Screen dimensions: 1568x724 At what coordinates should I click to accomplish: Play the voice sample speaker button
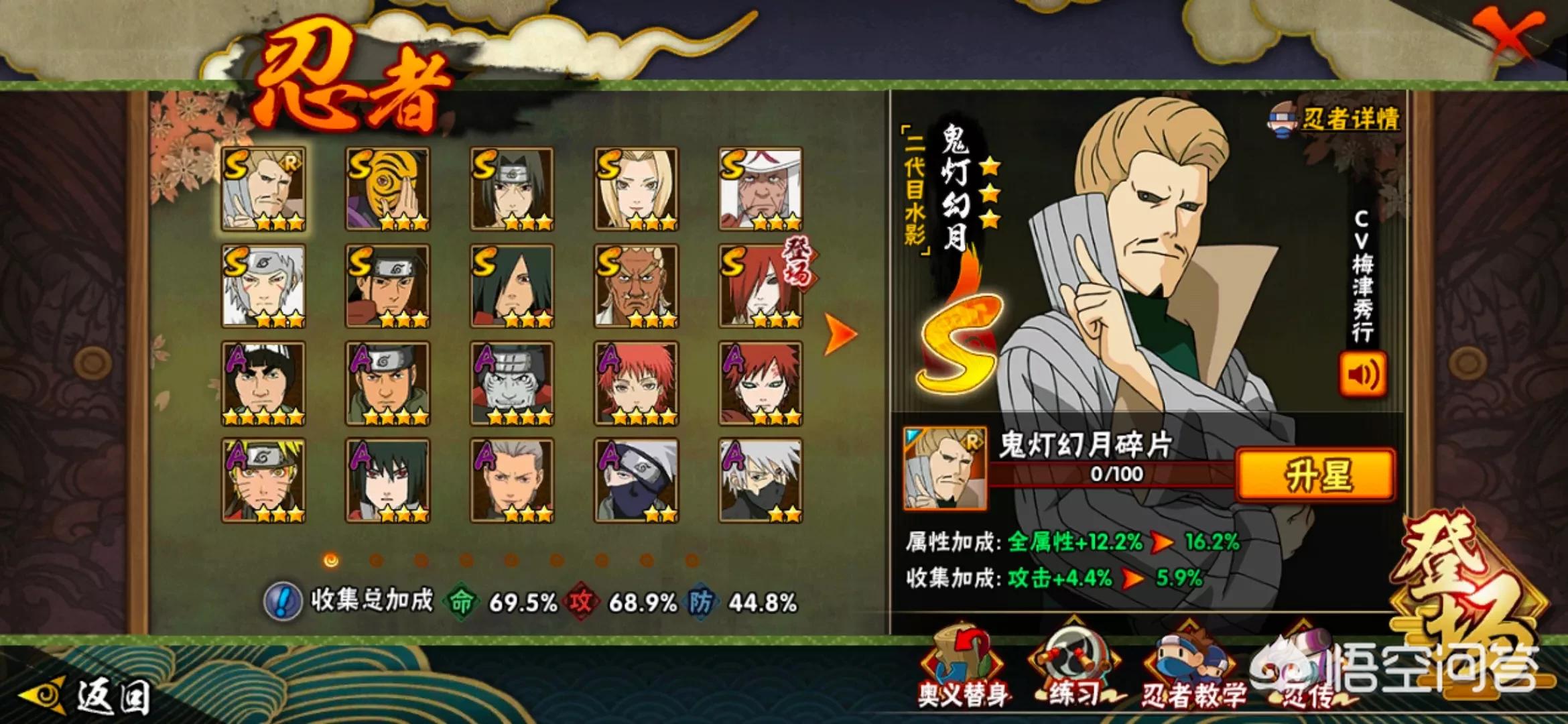point(1362,374)
